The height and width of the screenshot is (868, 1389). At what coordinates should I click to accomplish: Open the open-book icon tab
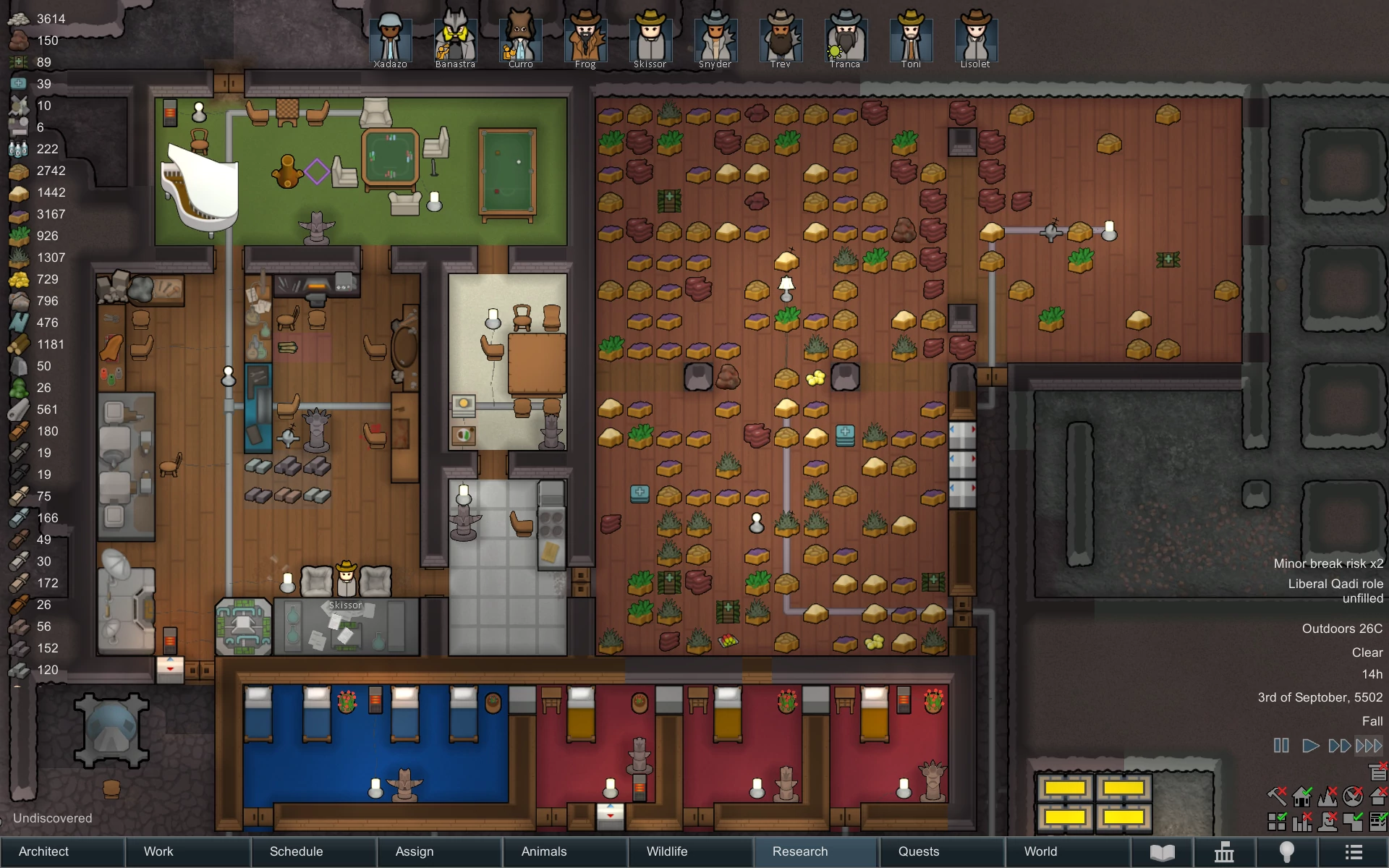[x=1162, y=852]
